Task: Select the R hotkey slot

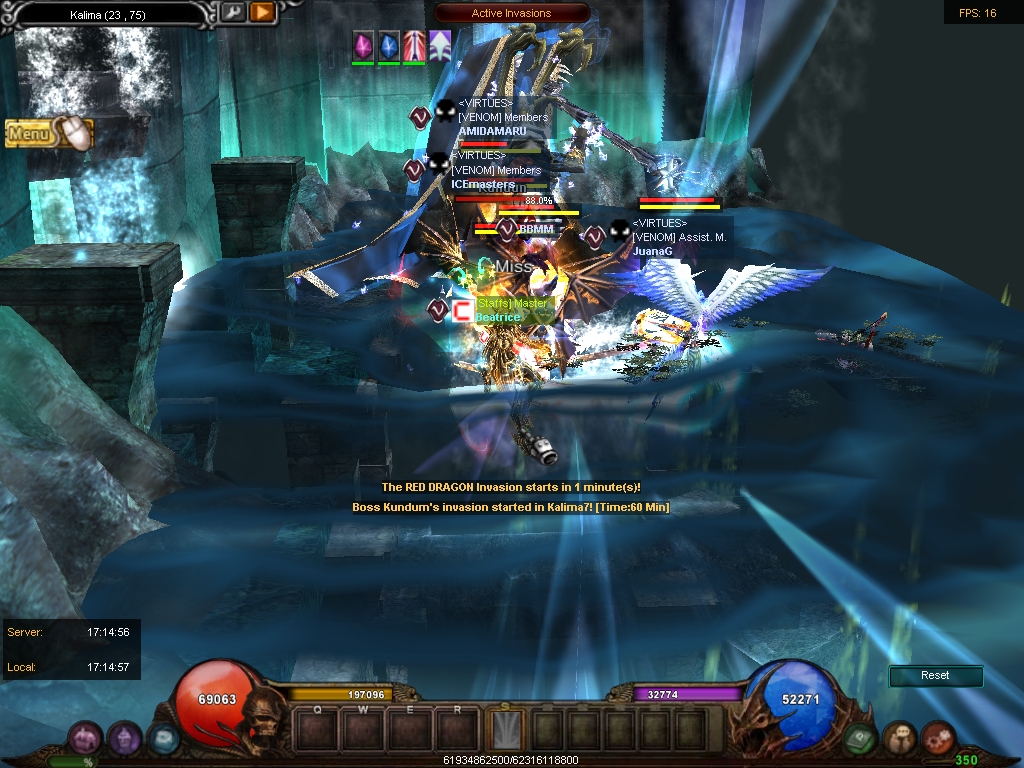Action: point(458,729)
